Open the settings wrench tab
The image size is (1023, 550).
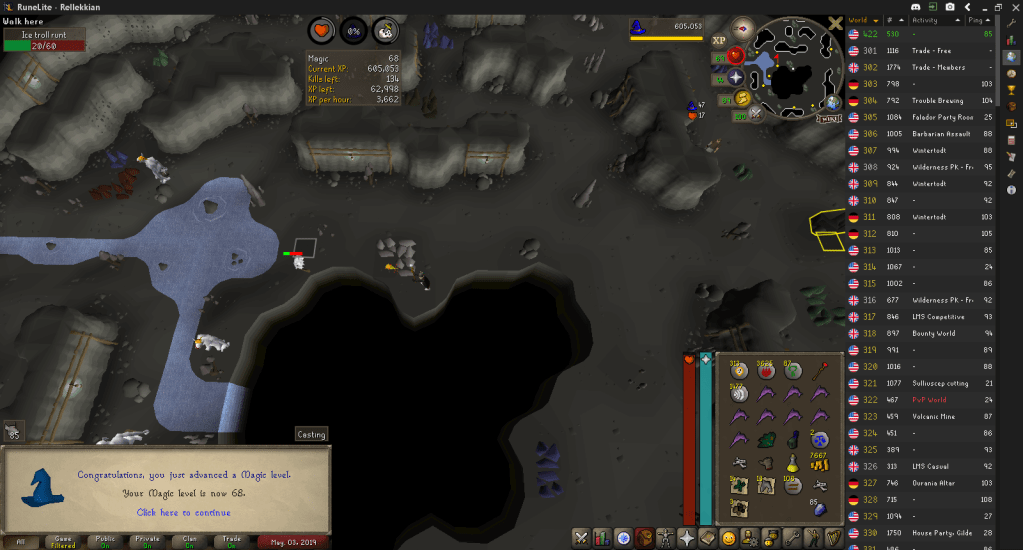791,538
